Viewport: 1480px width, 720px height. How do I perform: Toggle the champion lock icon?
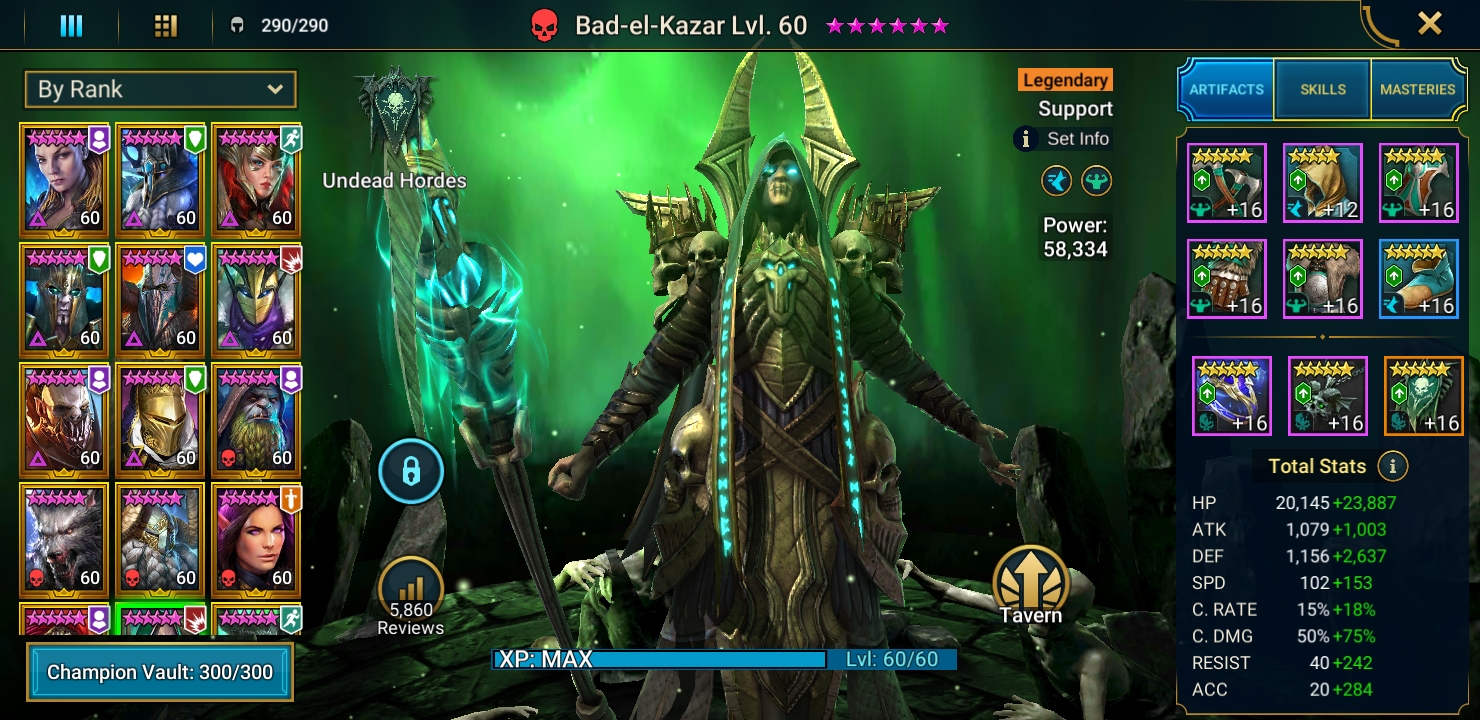pyautogui.click(x=411, y=471)
